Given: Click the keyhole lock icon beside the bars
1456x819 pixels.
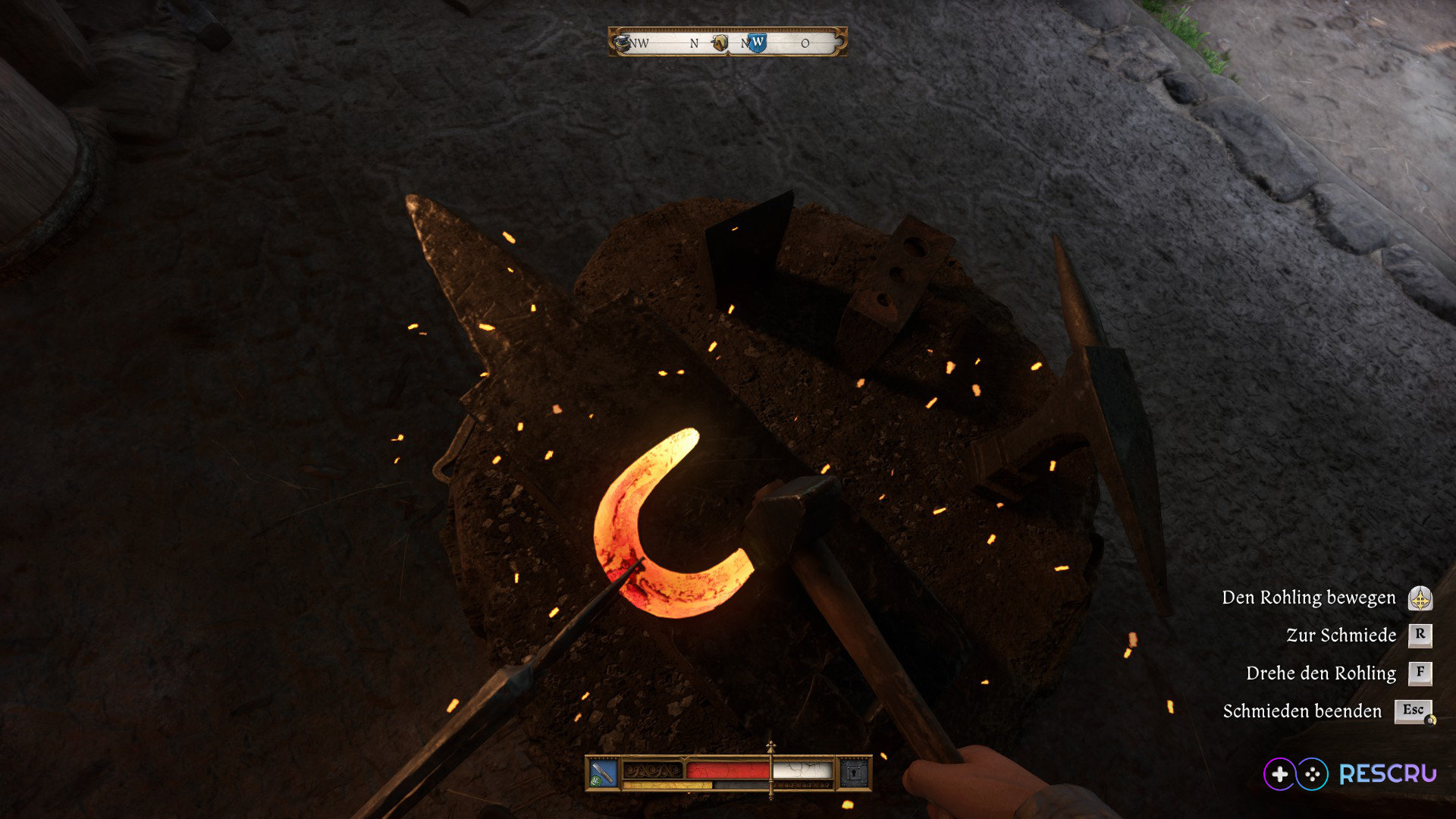Looking at the screenshot, I should [x=854, y=773].
